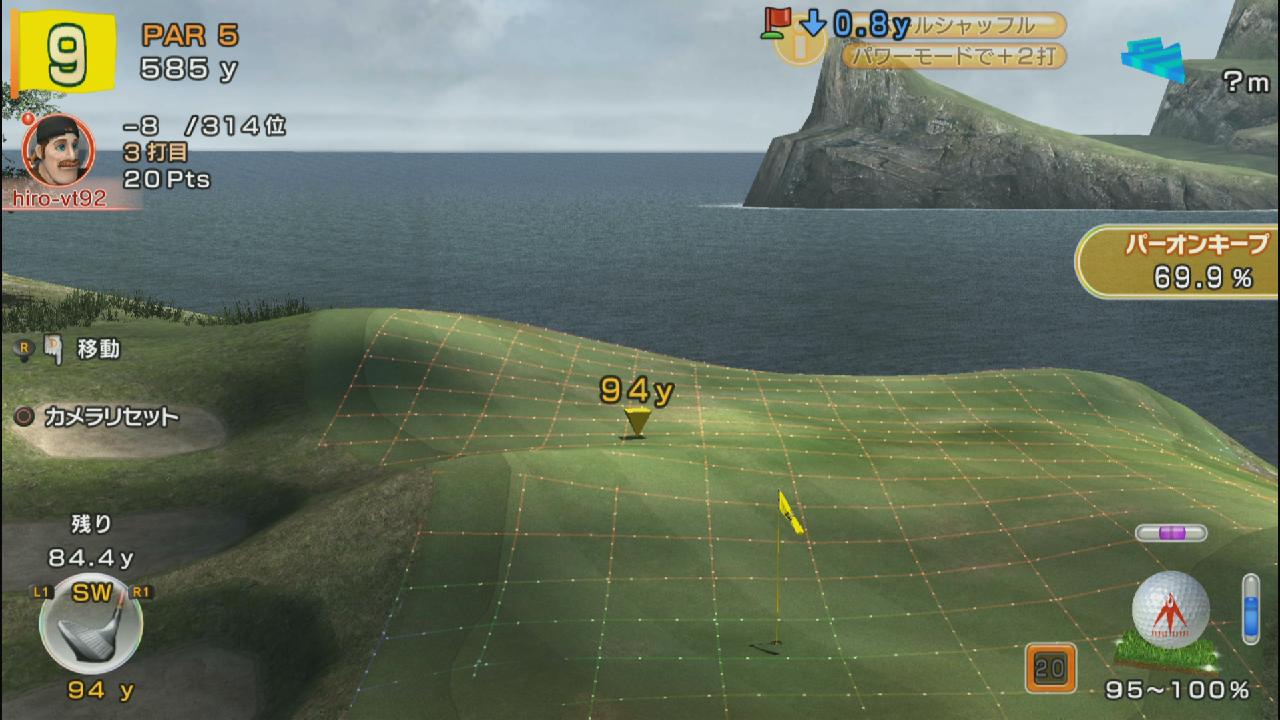
Task: Show the パーオンキープ challenge panel
Action: pos(1180,262)
